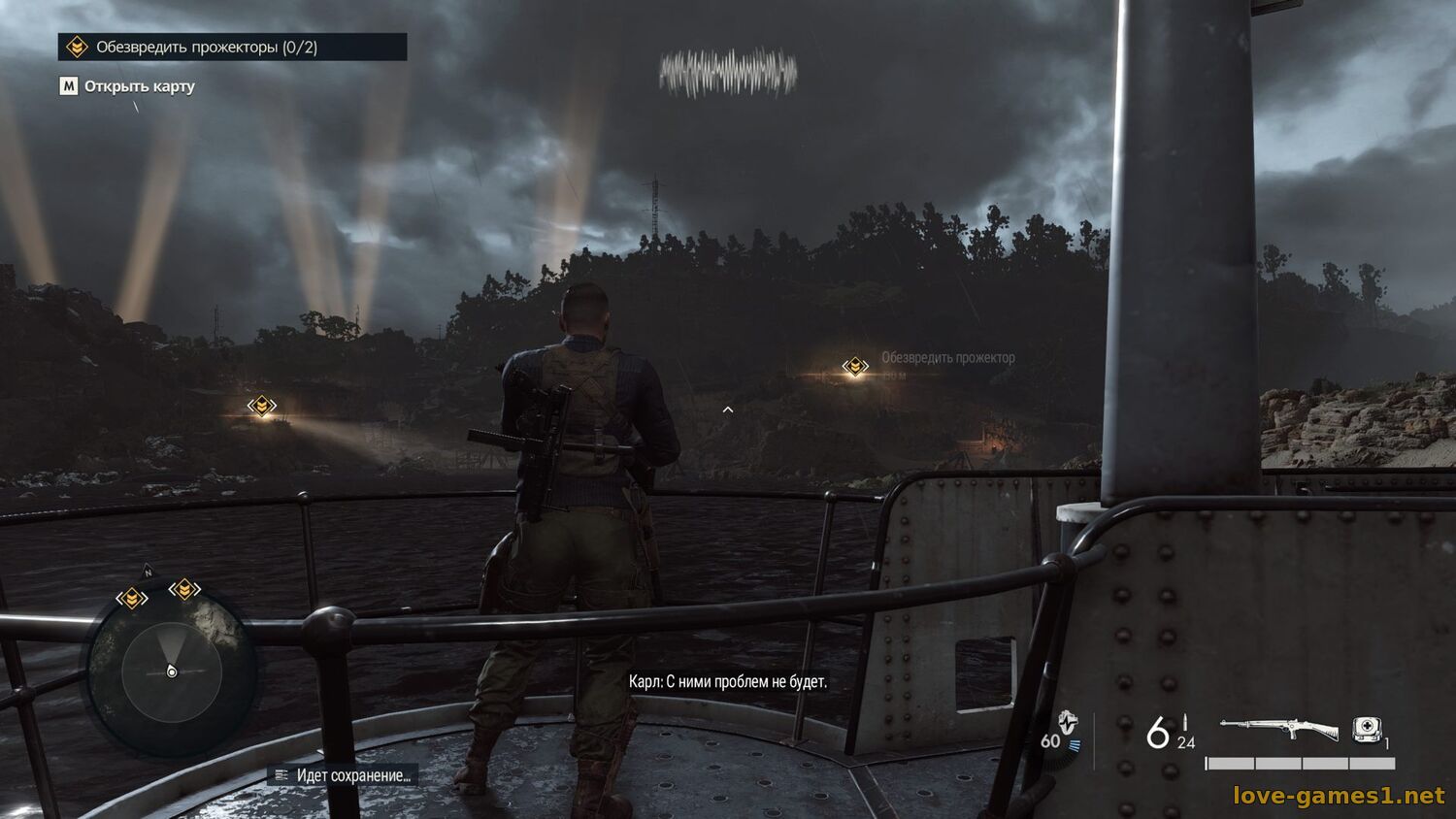Click the left searchlight objective marker by the shore
Screen dimensions: 1456x819
[x=262, y=406]
